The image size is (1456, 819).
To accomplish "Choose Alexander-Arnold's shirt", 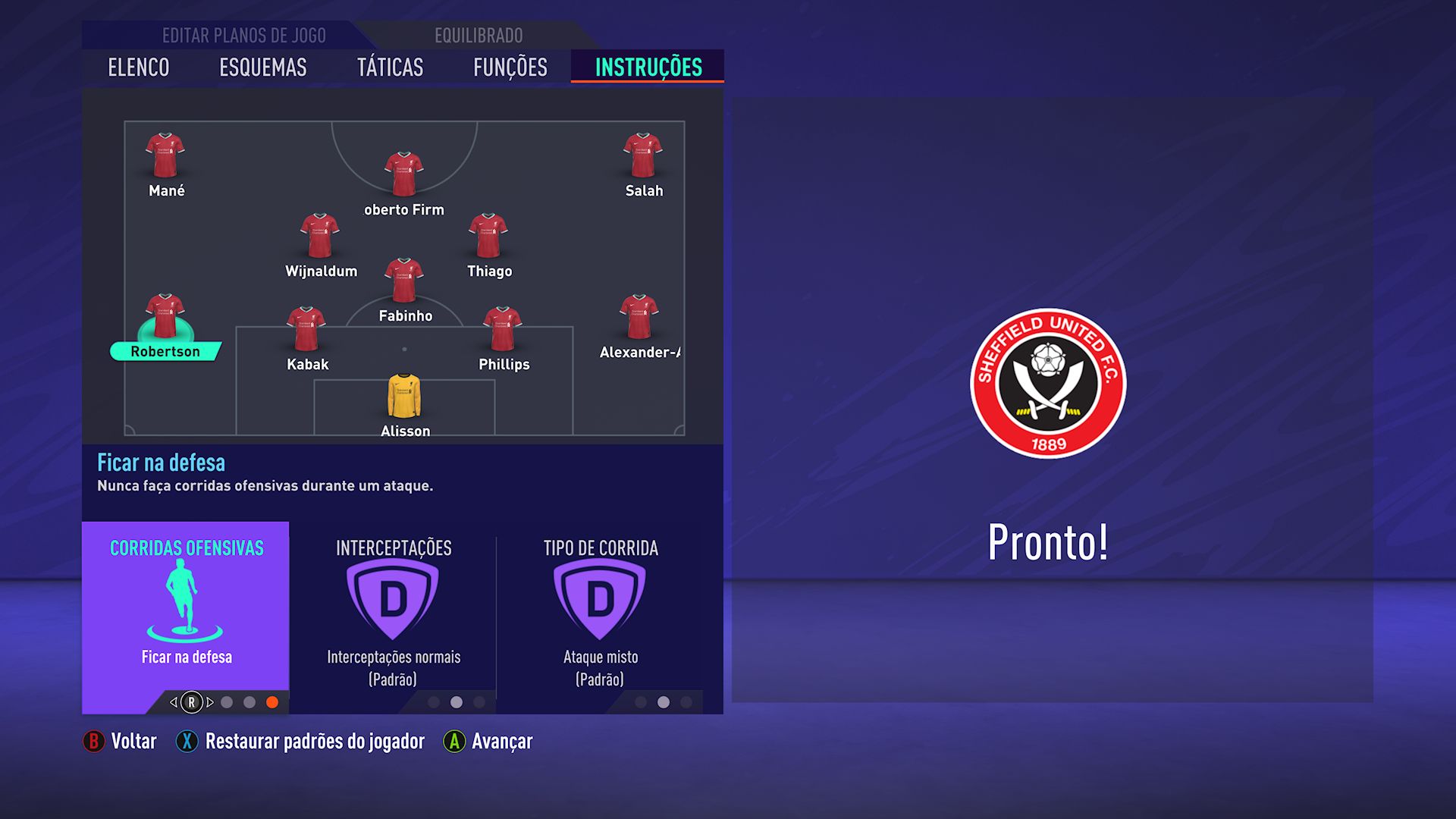I will click(x=639, y=317).
